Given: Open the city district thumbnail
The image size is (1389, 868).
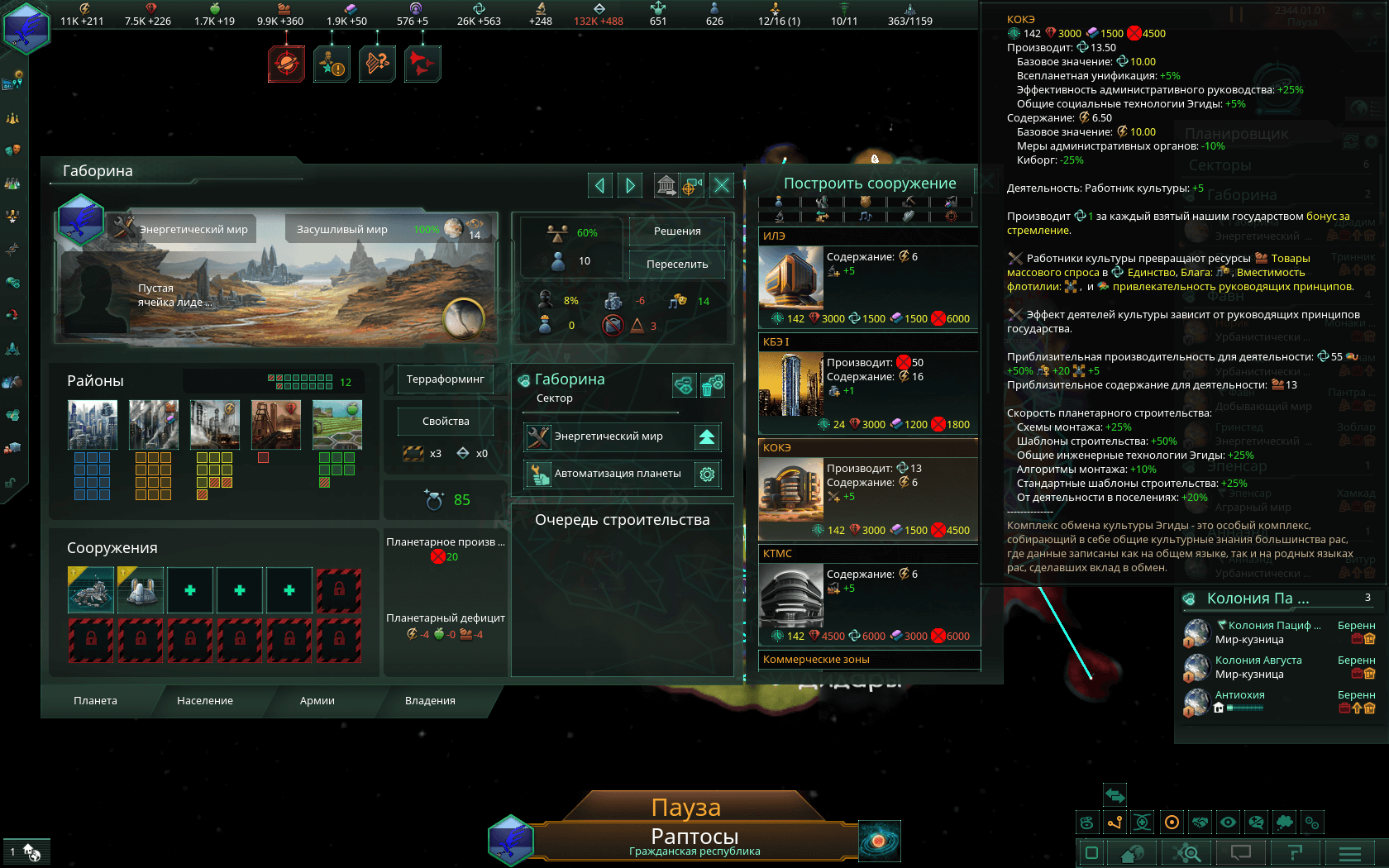Looking at the screenshot, I should (x=93, y=424).
